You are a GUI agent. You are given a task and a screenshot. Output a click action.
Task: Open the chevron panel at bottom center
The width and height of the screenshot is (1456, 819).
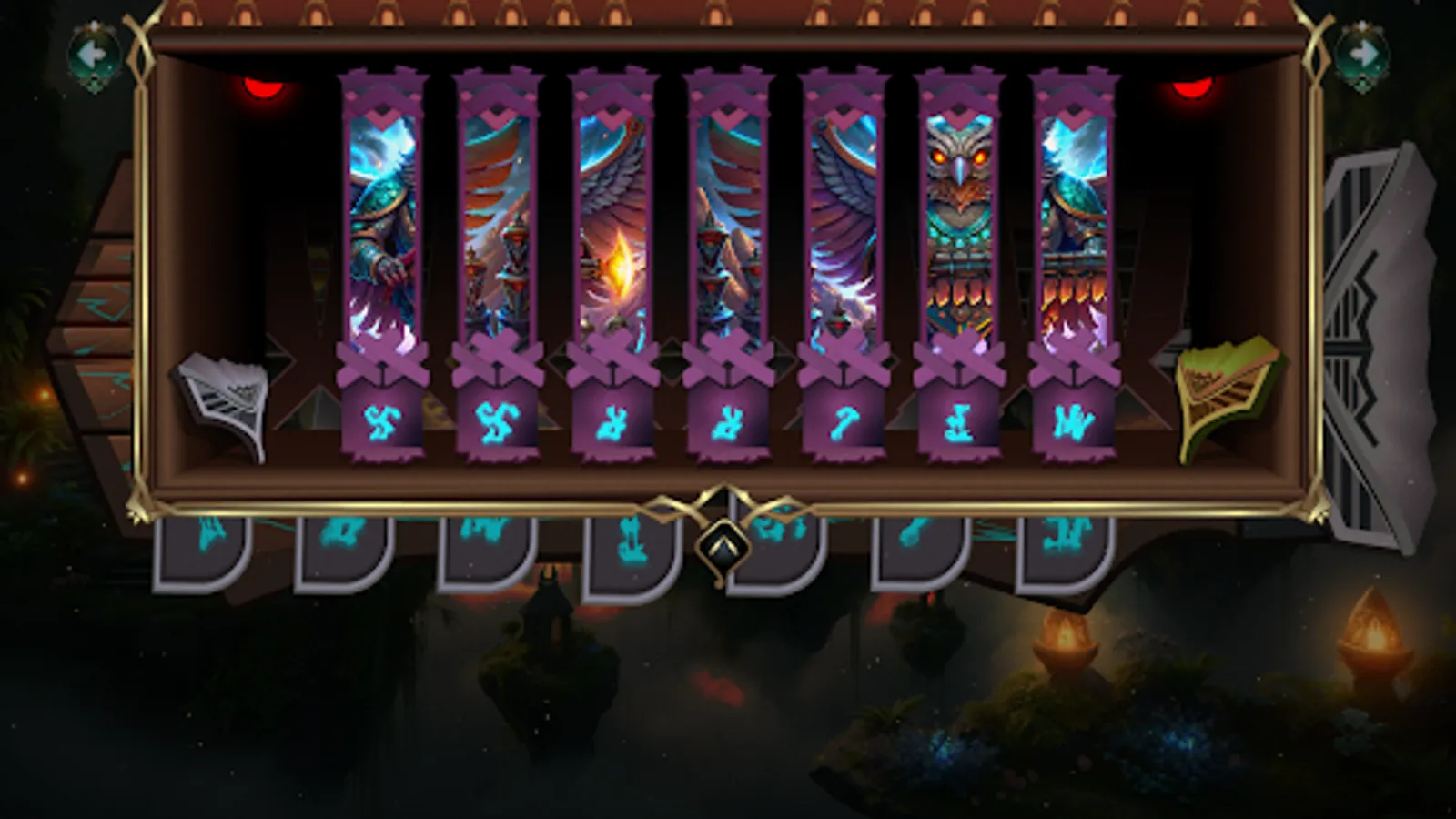[x=723, y=546]
